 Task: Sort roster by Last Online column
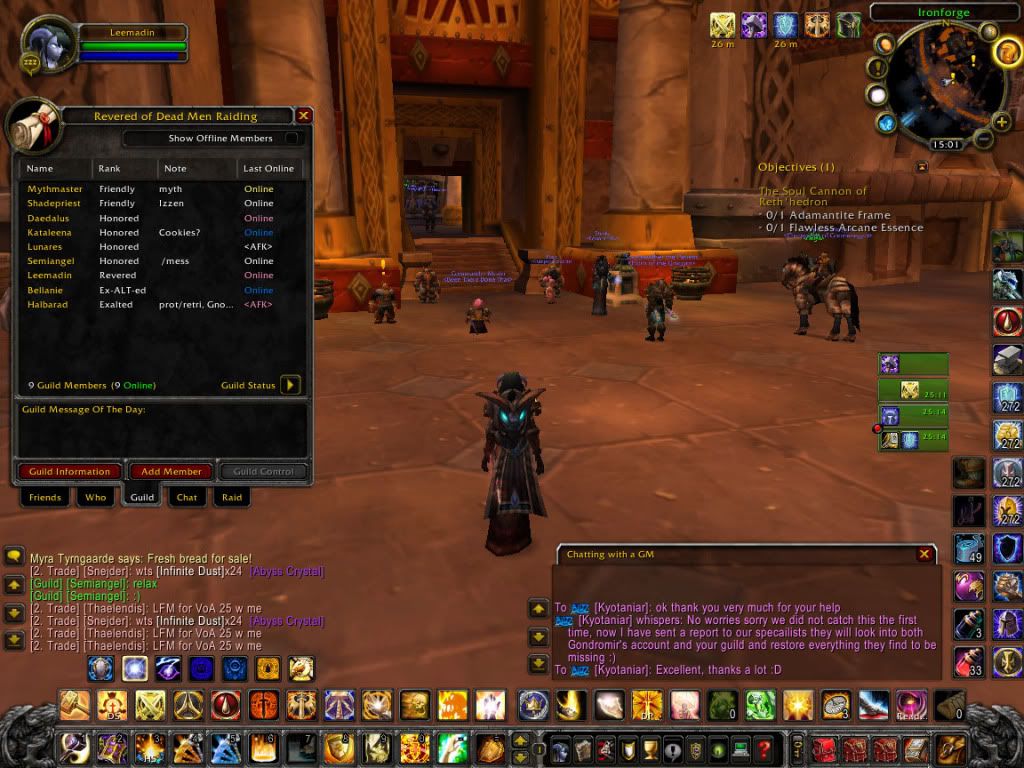point(269,168)
